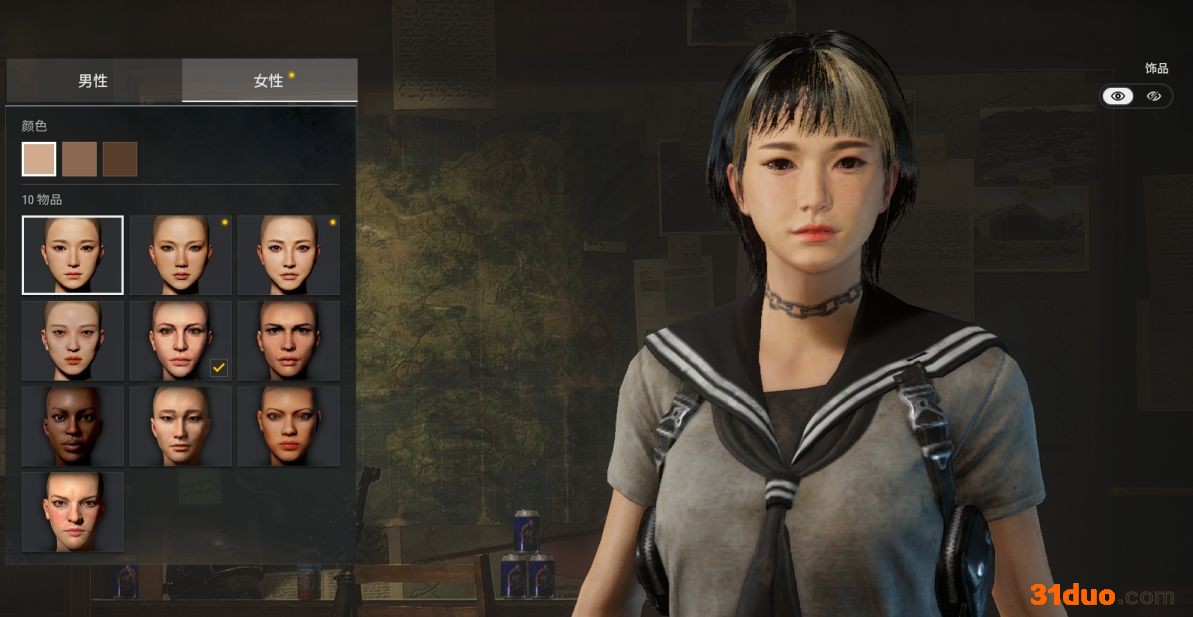Select the 女性 tab
Viewport: 1193px width, 617px height.
tap(269, 81)
